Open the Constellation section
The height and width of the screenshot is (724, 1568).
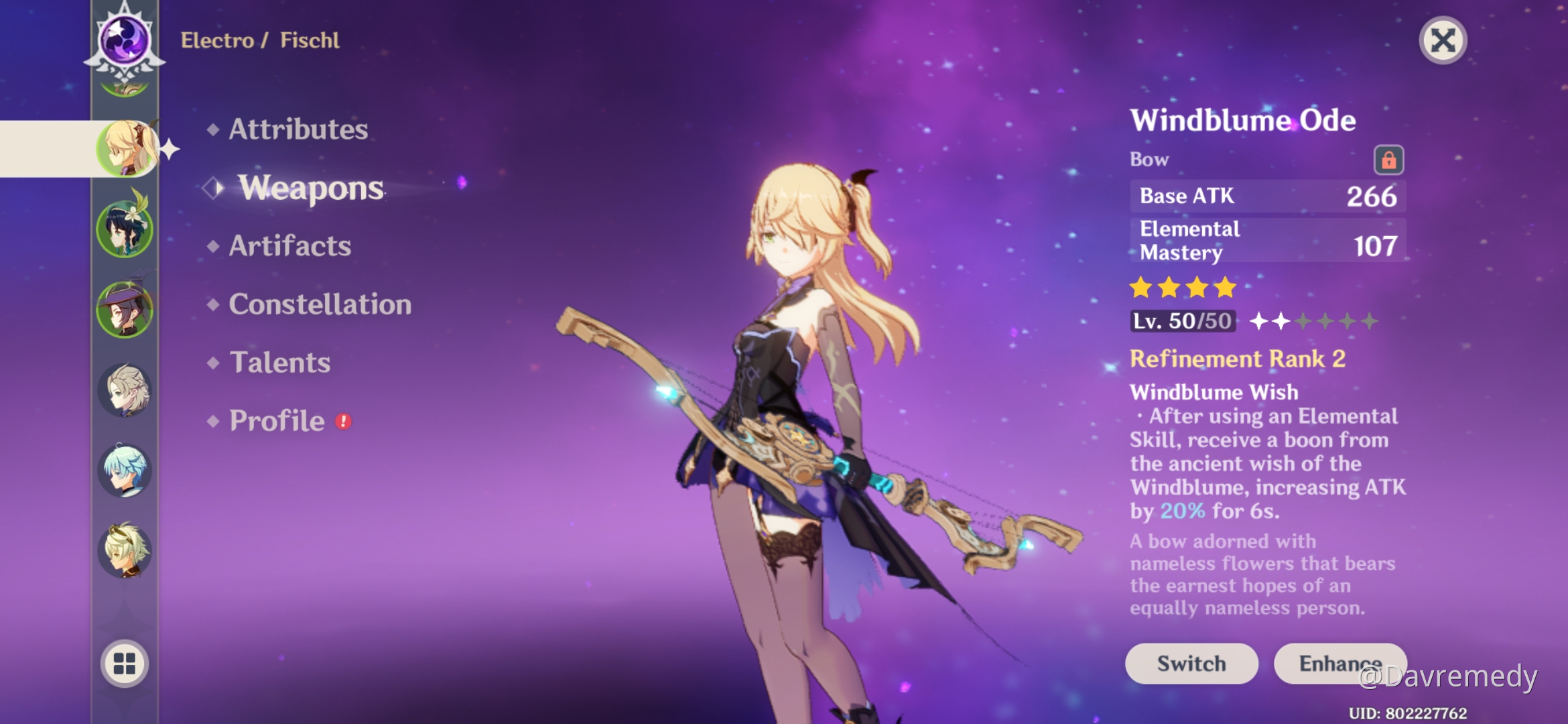pyautogui.click(x=320, y=305)
